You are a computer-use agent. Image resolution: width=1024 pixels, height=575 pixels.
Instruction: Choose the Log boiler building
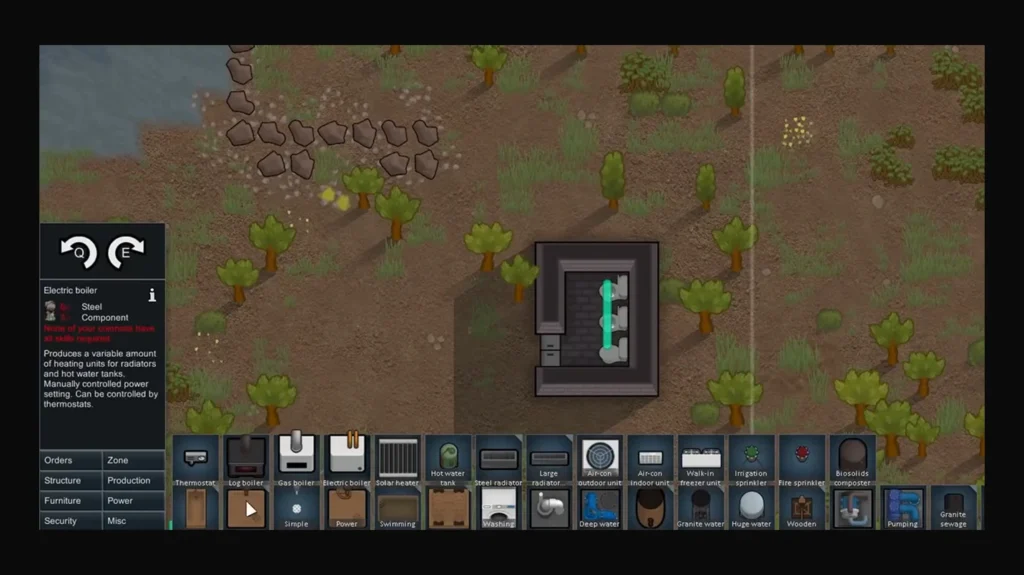[x=246, y=459]
